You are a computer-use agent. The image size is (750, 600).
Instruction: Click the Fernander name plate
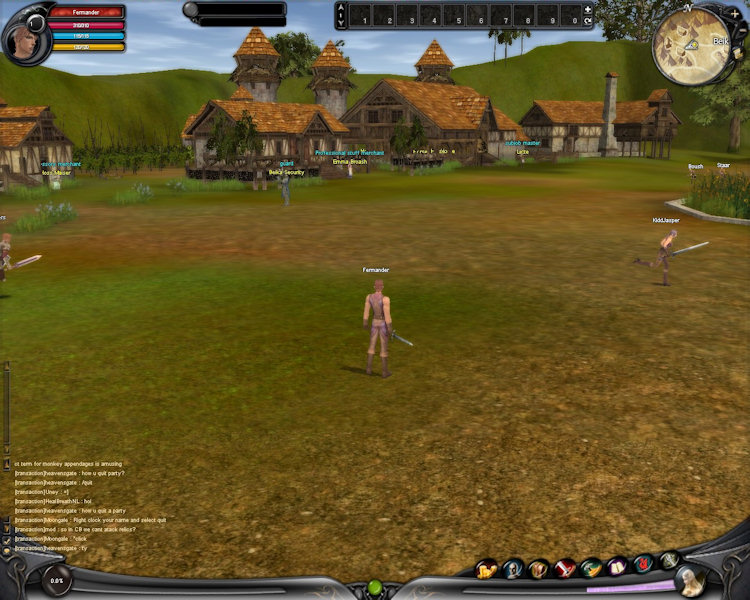[85, 12]
